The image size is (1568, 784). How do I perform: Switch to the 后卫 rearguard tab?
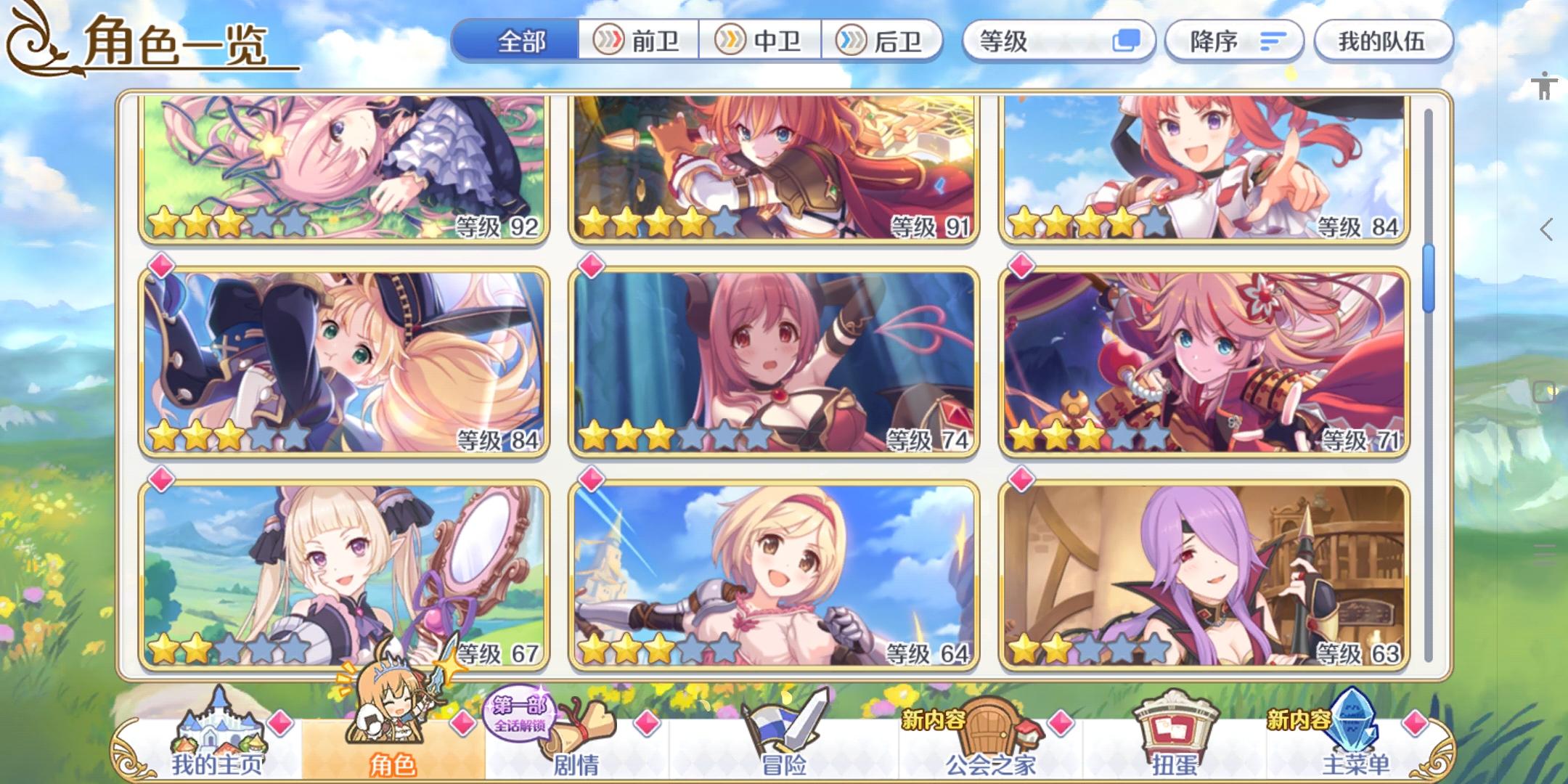click(x=881, y=41)
